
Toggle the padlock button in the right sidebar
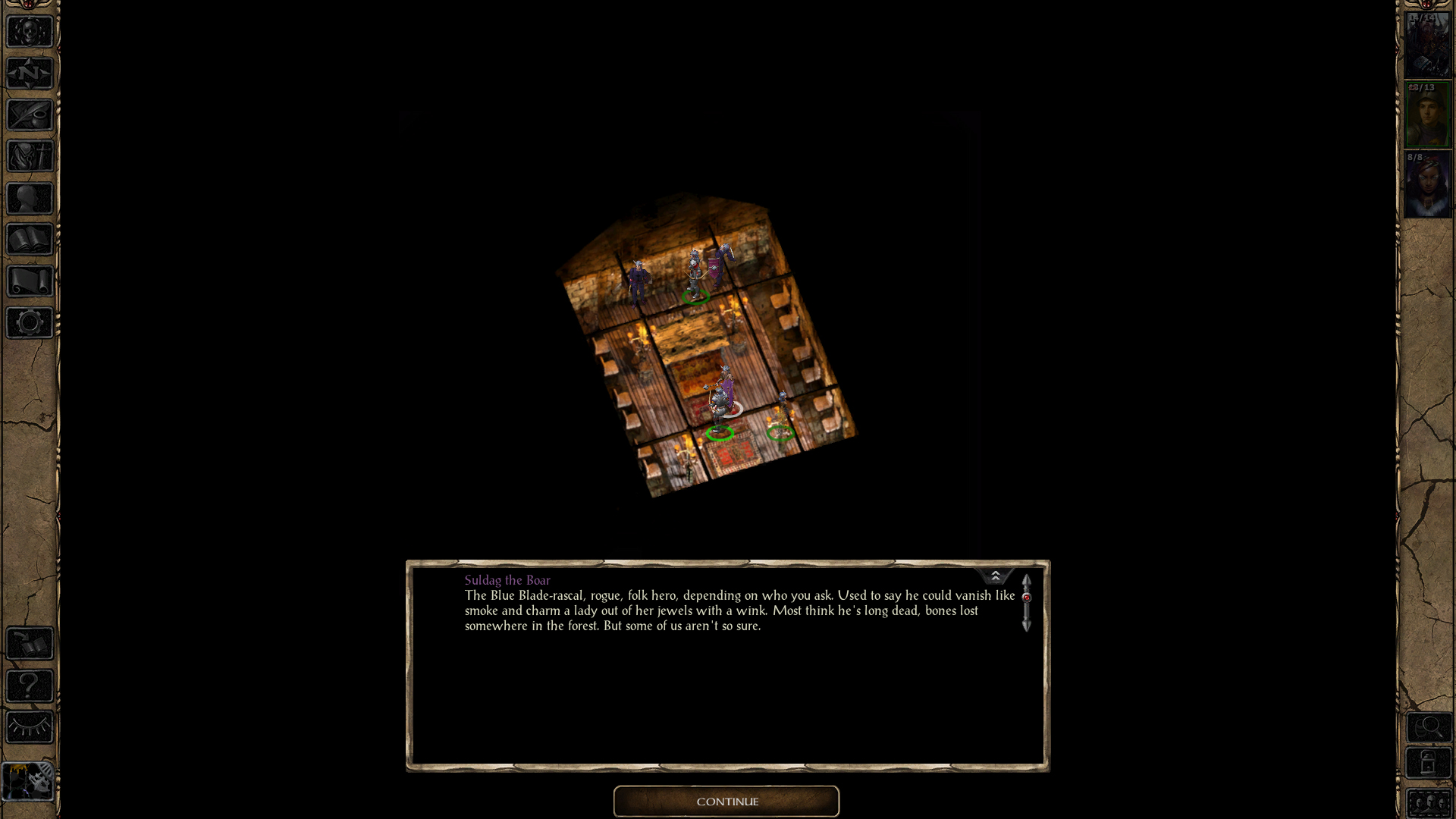tap(1429, 763)
